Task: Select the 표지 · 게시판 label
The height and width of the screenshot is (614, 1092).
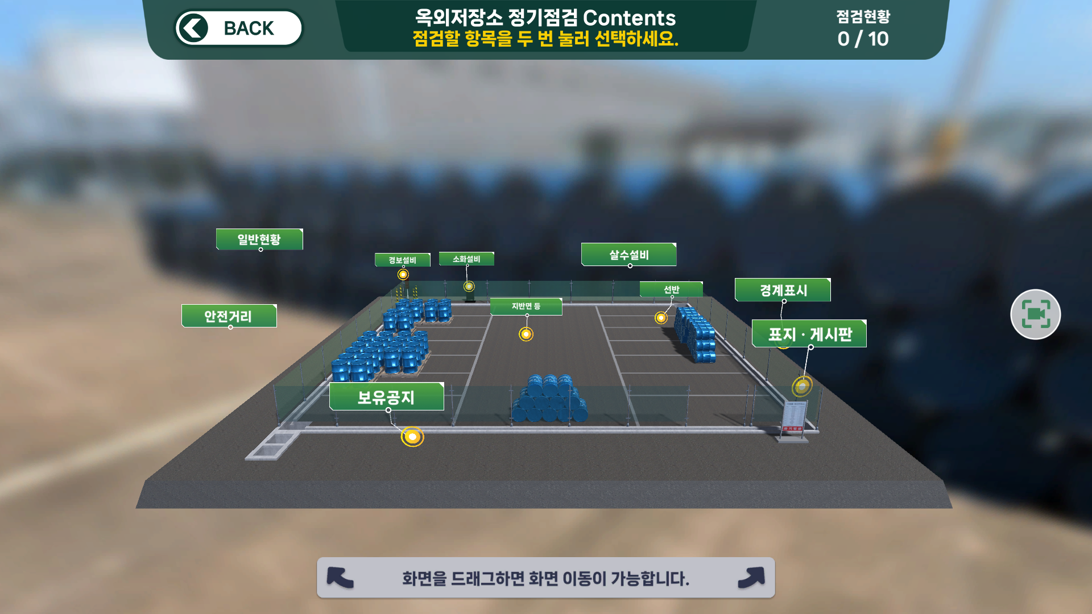Action: click(809, 334)
